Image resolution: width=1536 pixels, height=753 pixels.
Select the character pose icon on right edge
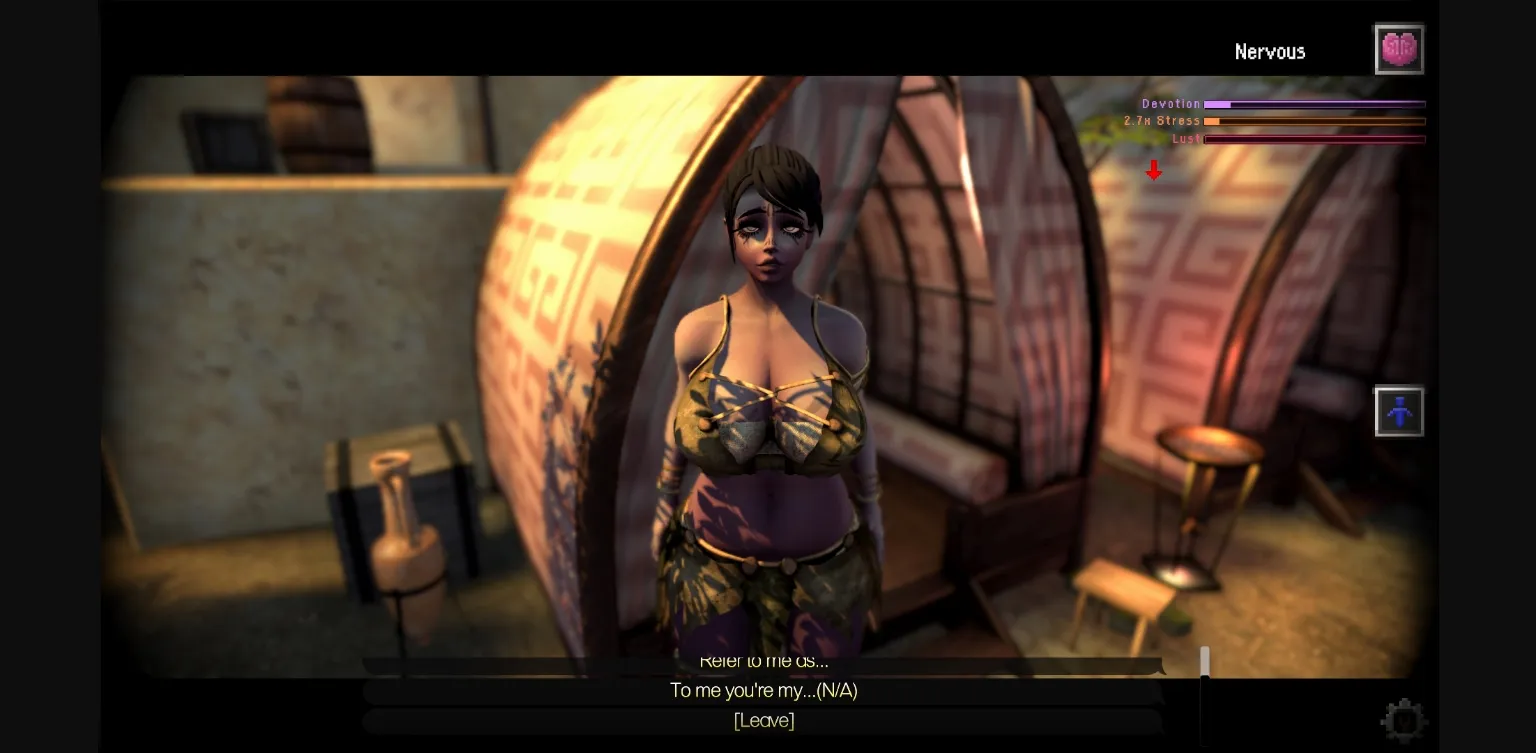(1399, 411)
